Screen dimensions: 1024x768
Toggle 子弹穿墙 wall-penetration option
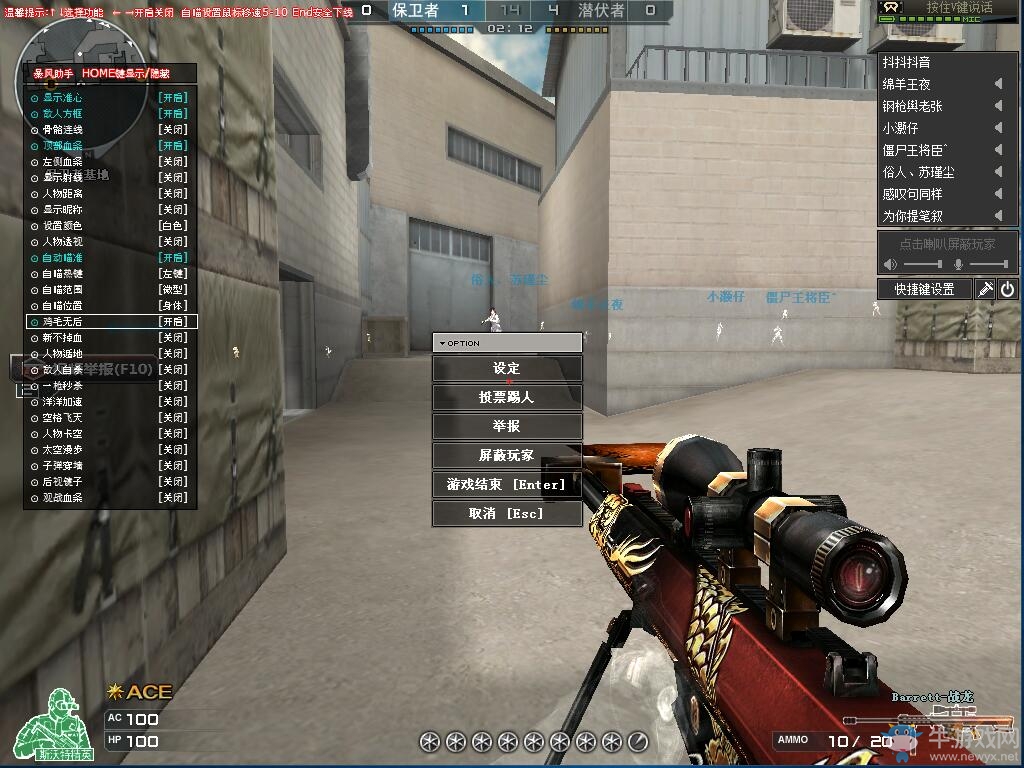click(110, 465)
